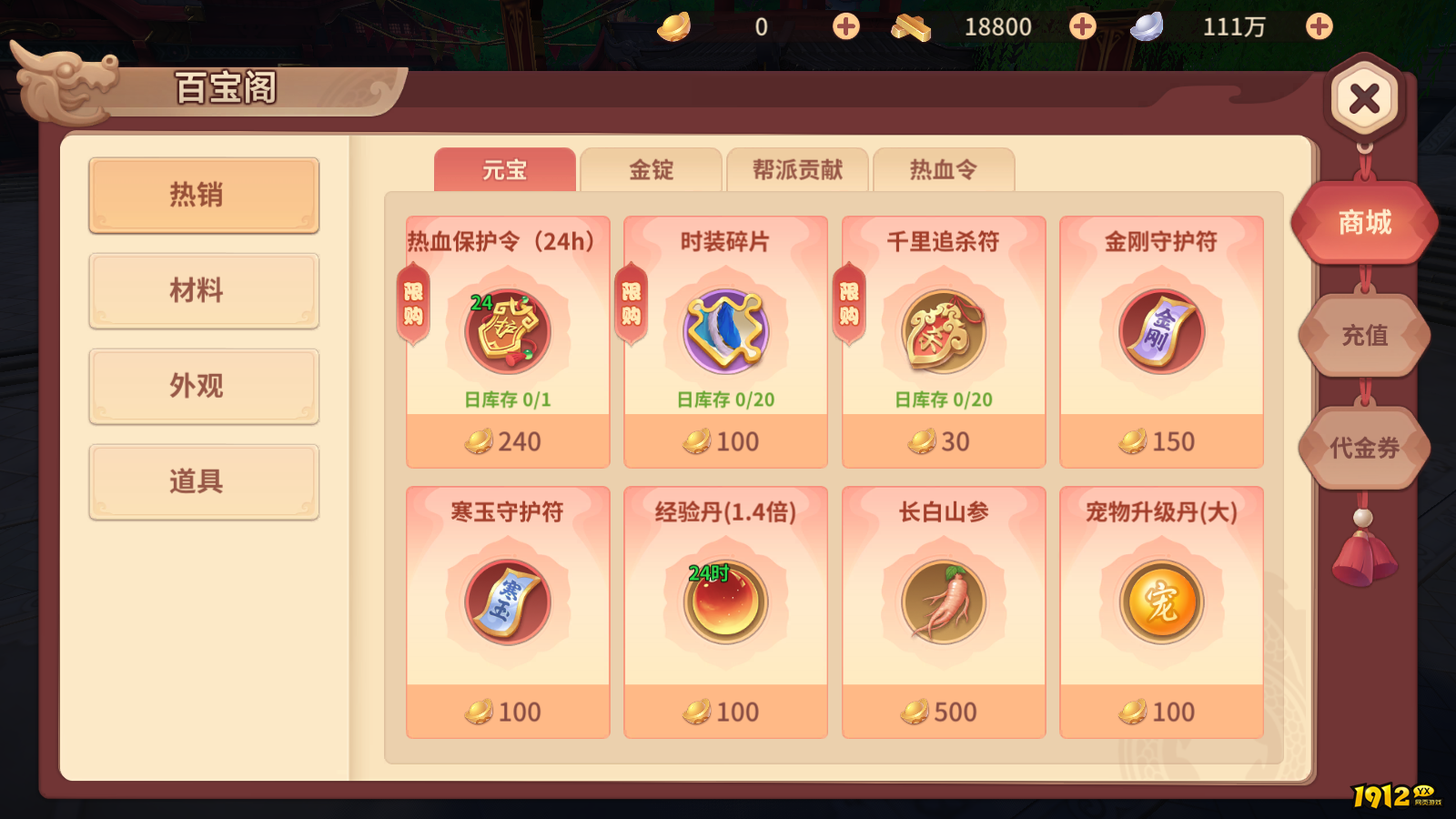Click the 日库存 0/1 stock indicator
This screenshot has width=1456, height=819.
(x=507, y=399)
